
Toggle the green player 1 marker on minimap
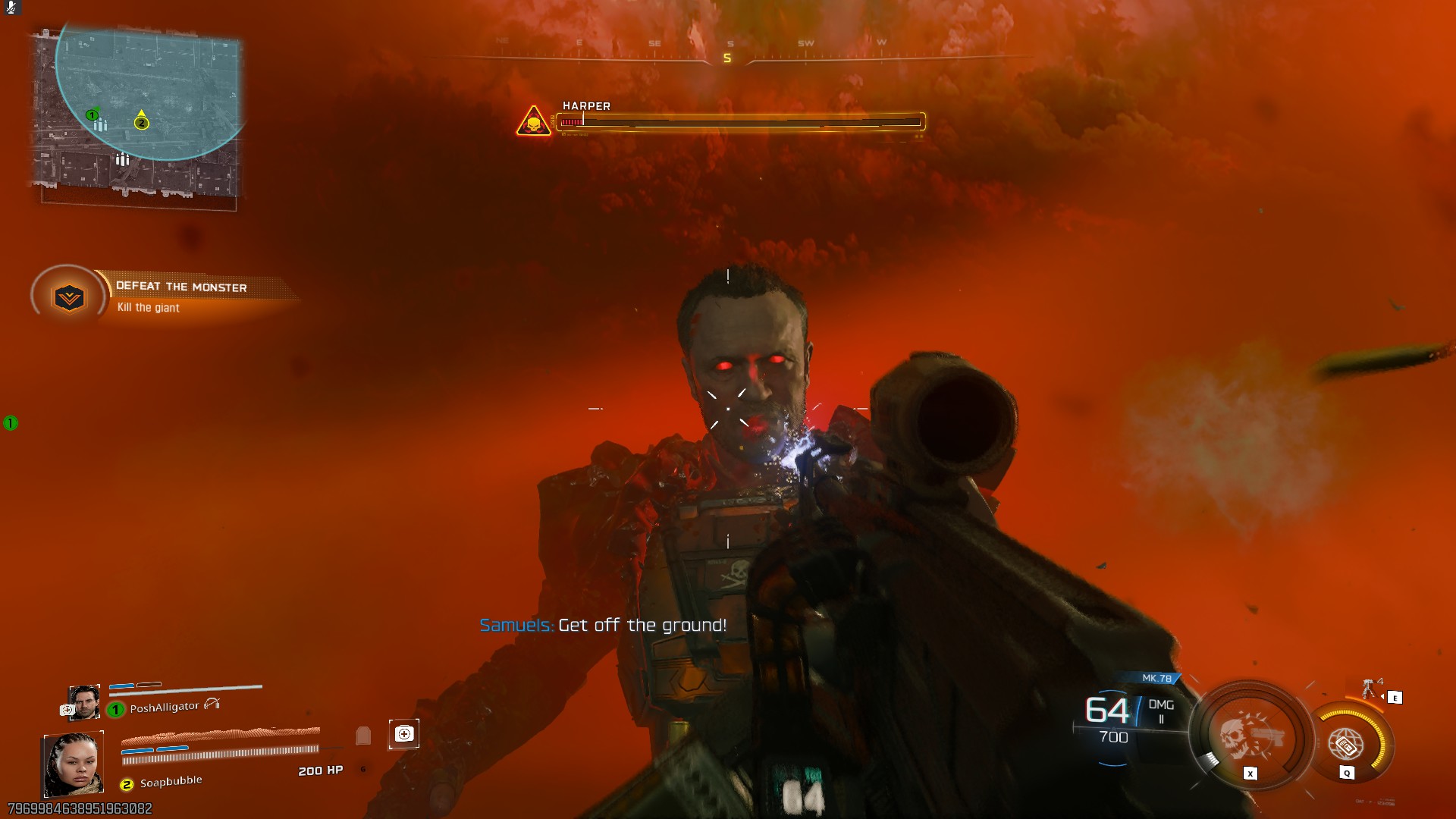point(91,115)
